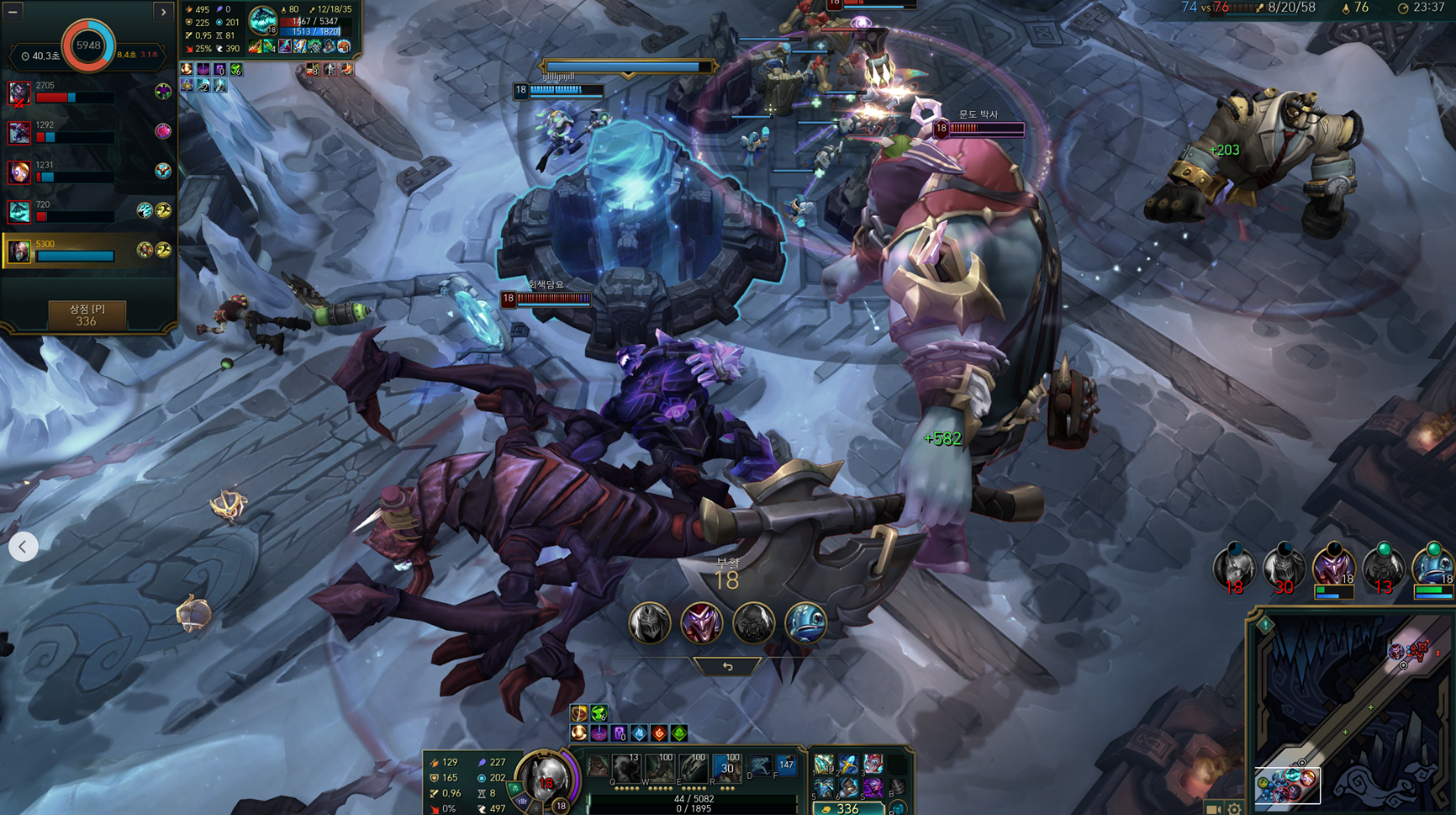Click the Q ability icon
Screen dimensions: 1456x815
(x=626, y=768)
